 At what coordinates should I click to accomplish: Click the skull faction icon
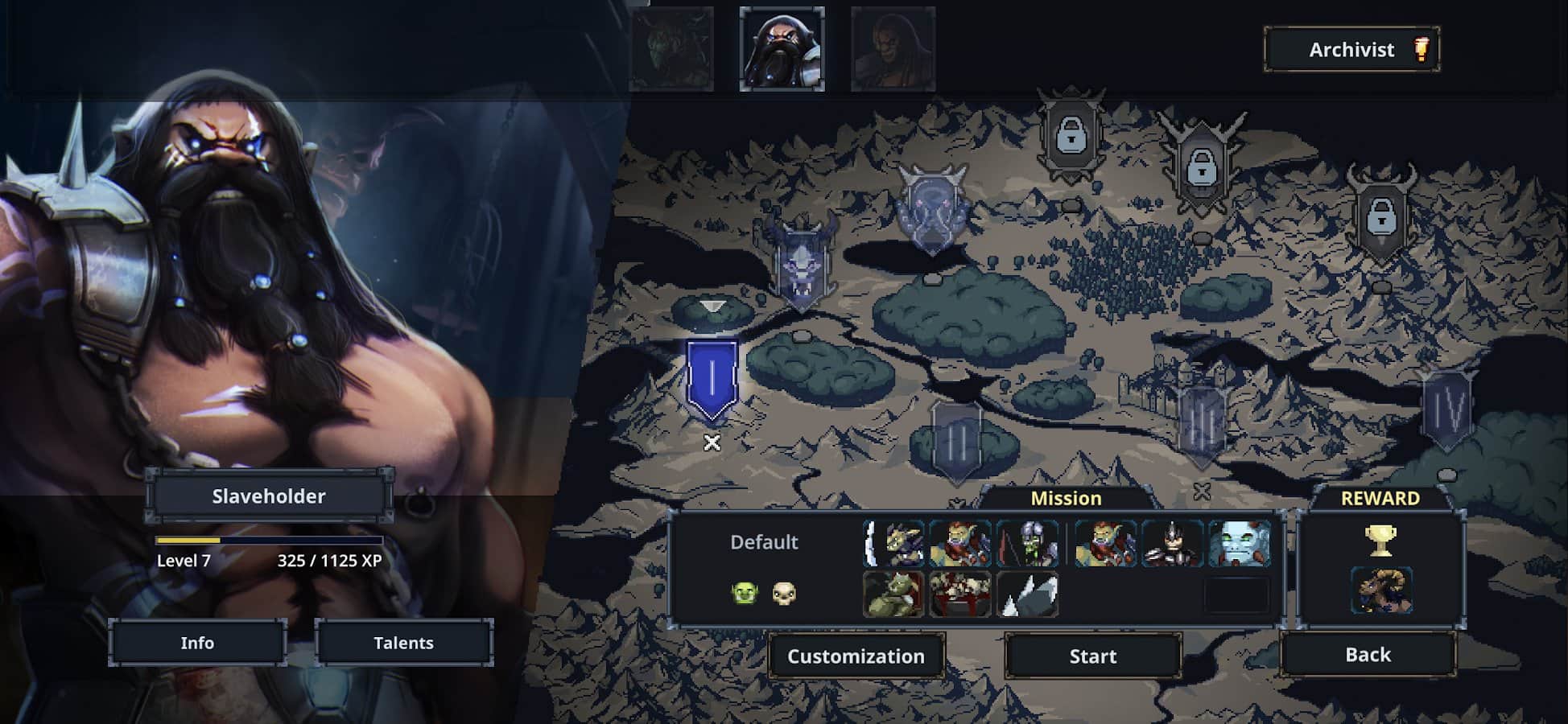coord(784,594)
